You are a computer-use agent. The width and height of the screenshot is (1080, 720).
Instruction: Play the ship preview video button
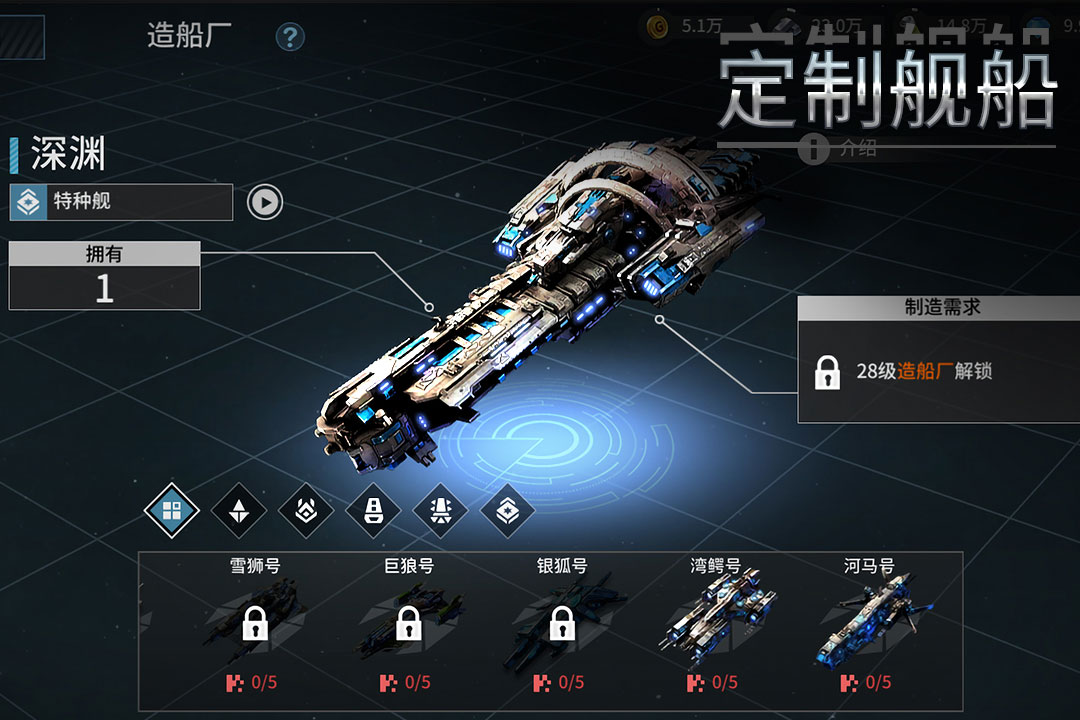coord(265,202)
